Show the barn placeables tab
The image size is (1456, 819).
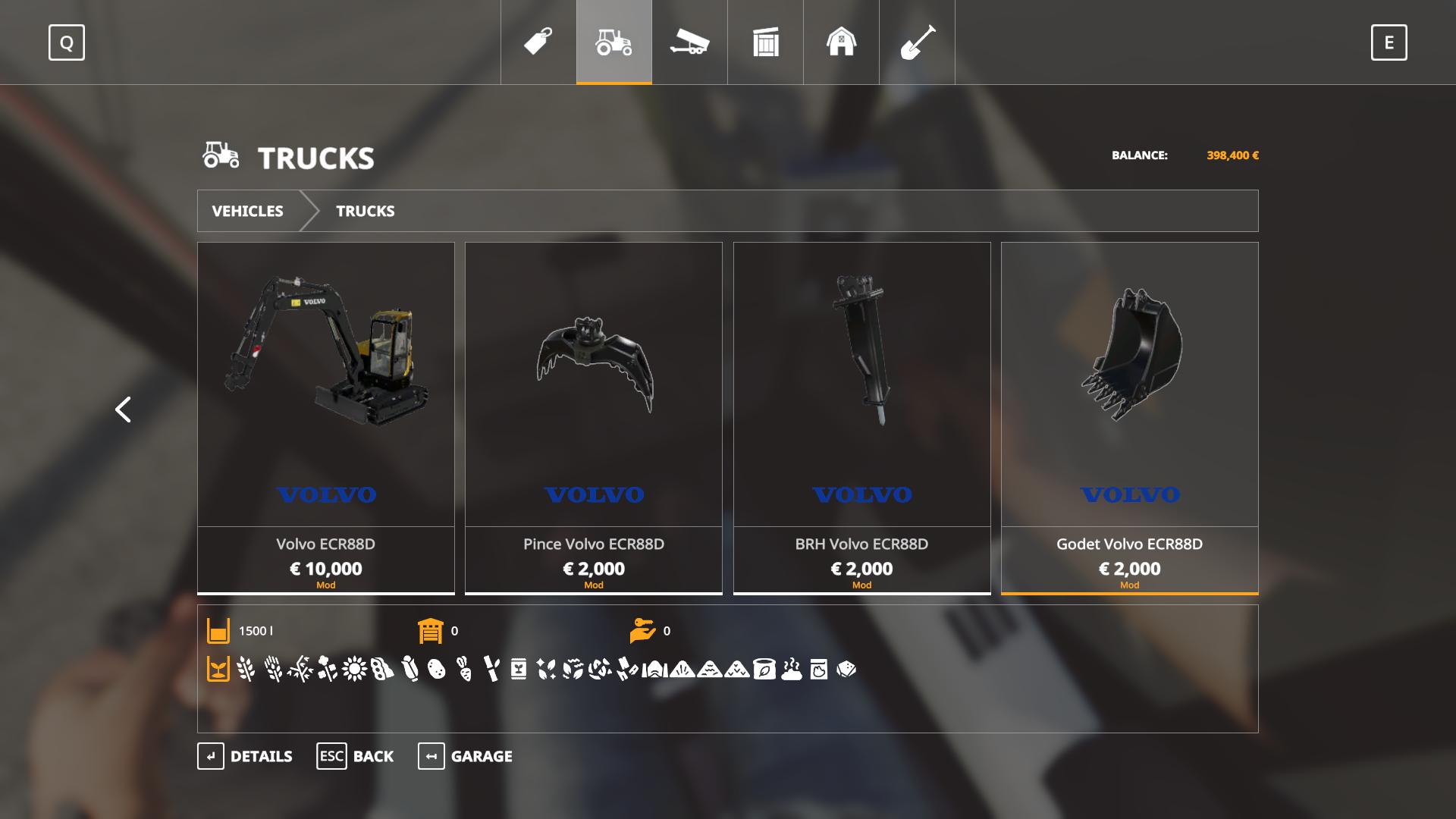point(841,42)
